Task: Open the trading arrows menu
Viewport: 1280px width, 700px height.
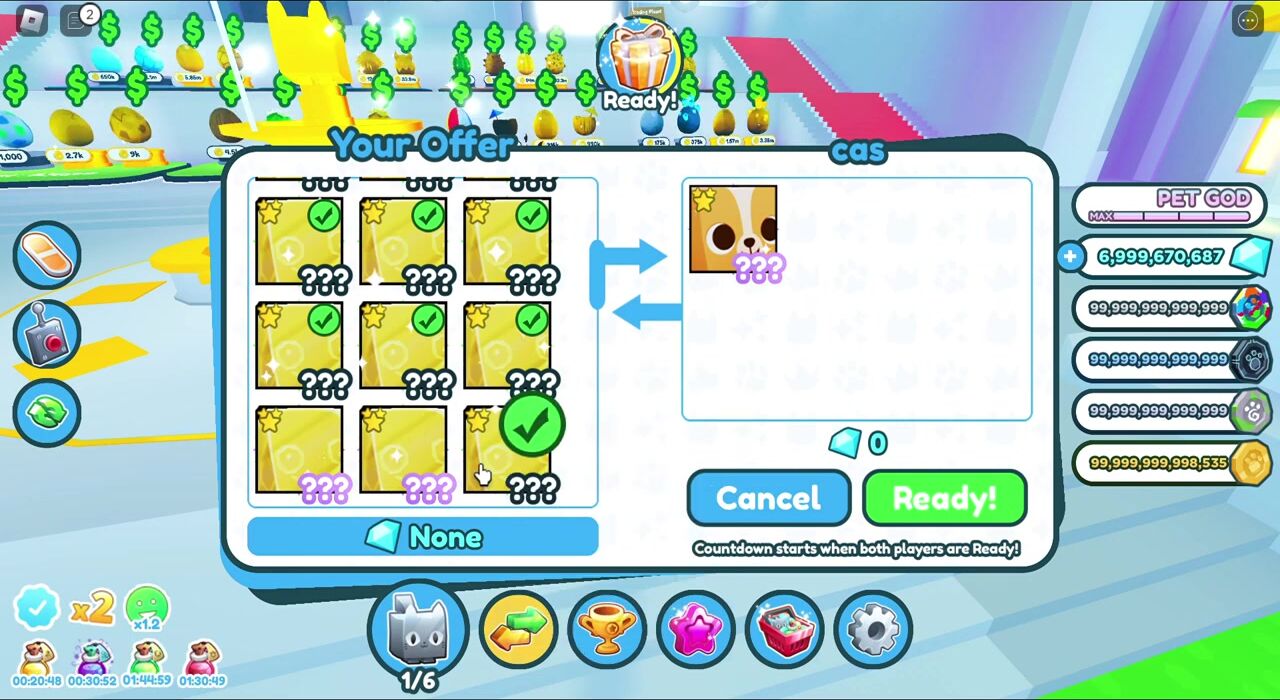Action: tap(518, 627)
